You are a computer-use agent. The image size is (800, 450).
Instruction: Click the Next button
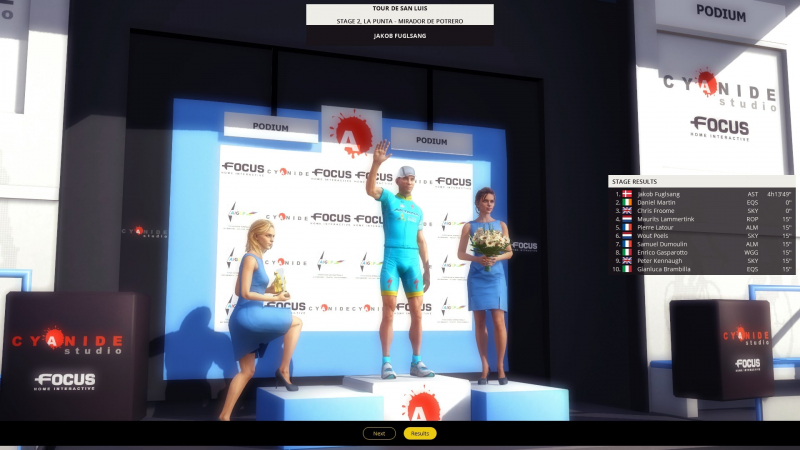pos(379,433)
